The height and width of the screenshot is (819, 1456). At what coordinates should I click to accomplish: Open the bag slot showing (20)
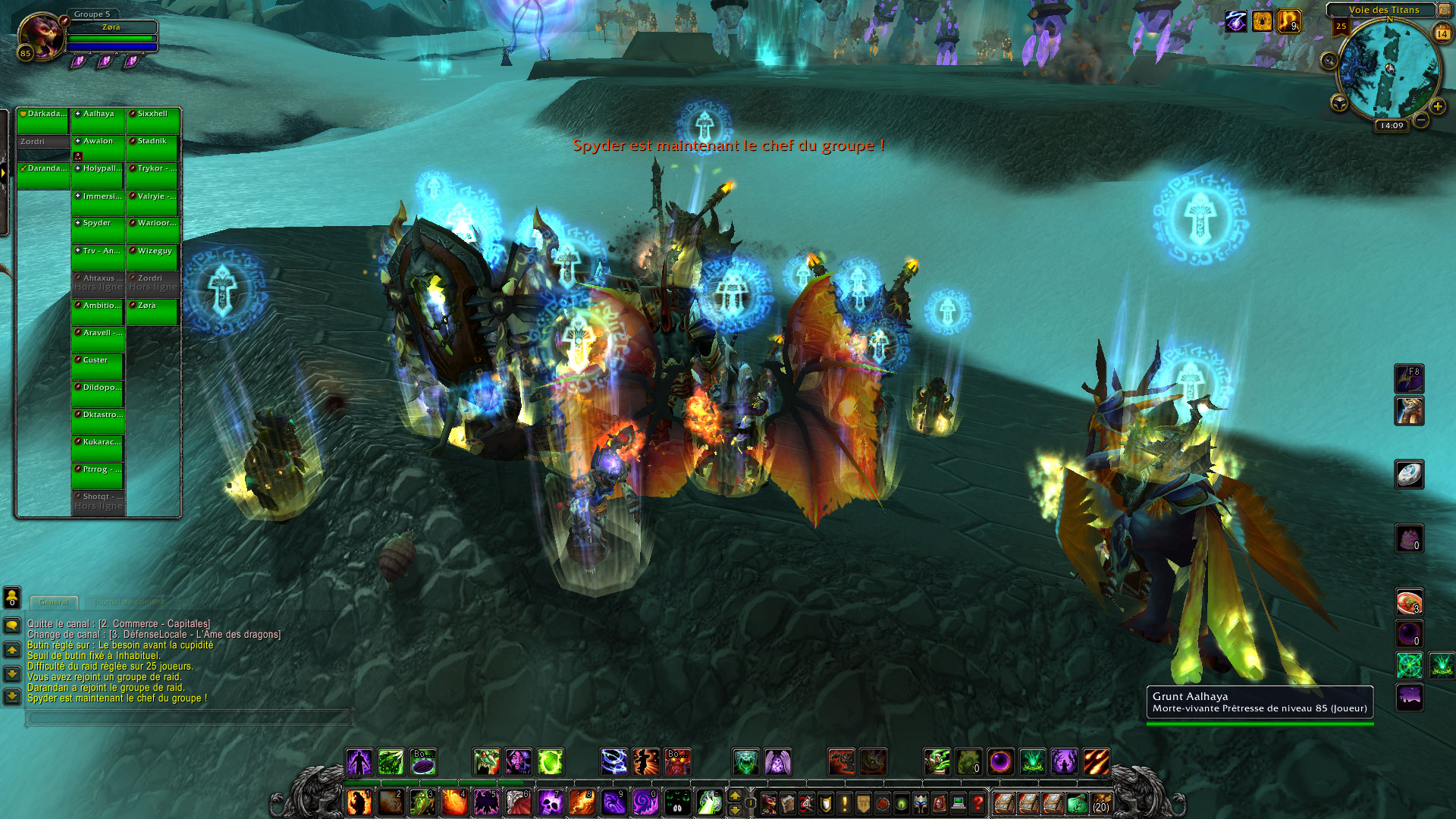point(1101,802)
